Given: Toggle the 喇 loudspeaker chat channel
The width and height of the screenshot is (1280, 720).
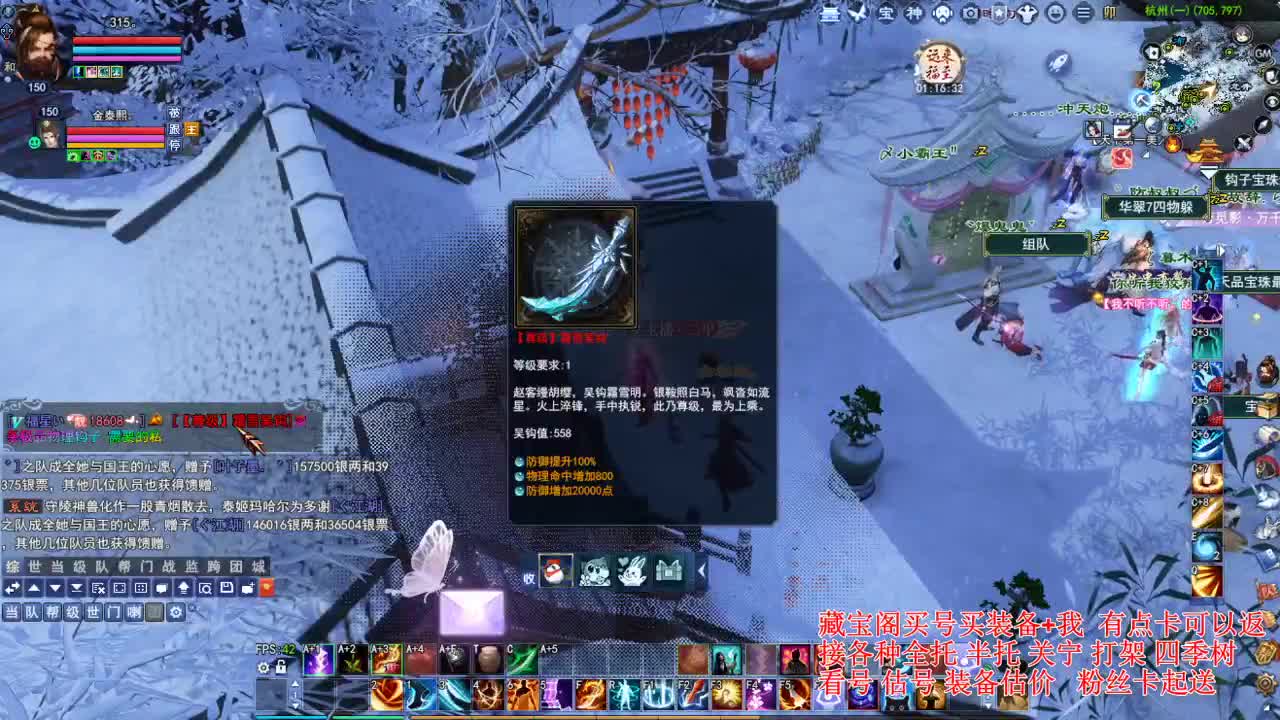Looking at the screenshot, I should pos(134,611).
